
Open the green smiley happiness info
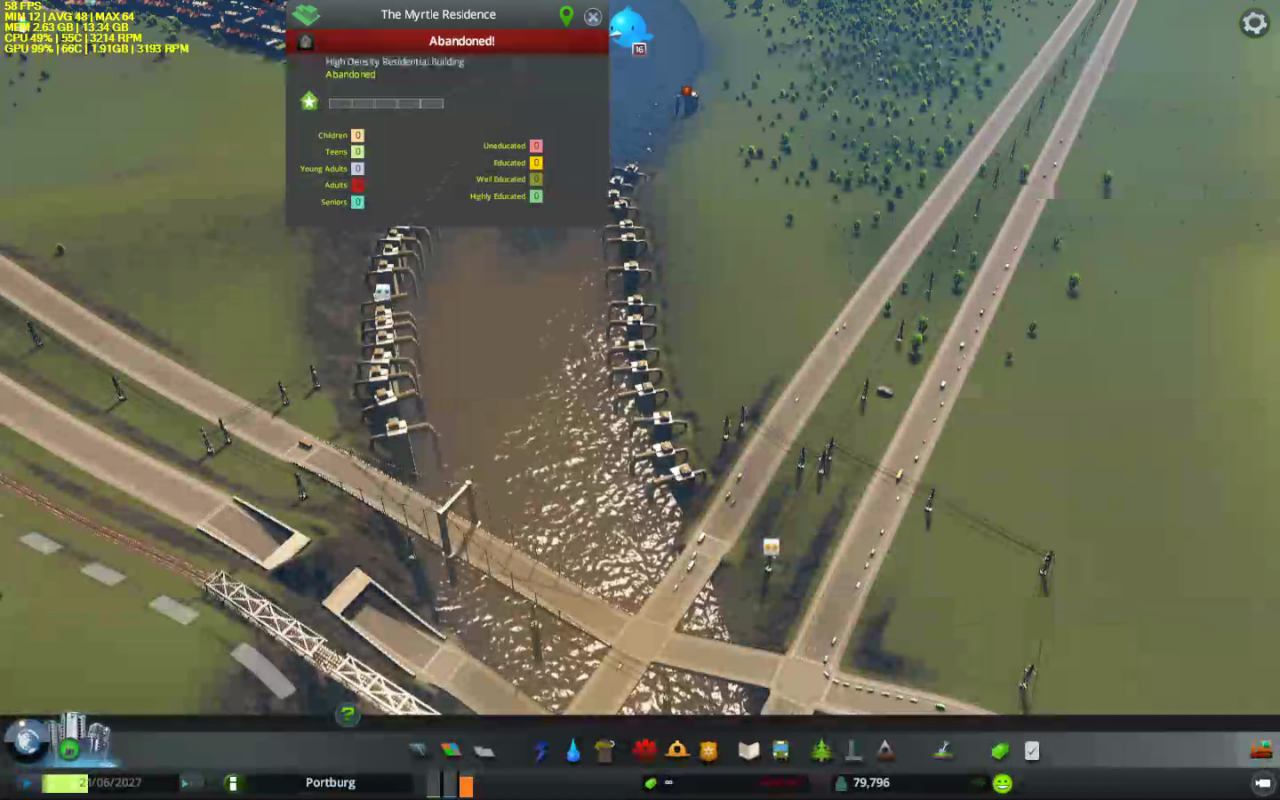pos(1002,783)
